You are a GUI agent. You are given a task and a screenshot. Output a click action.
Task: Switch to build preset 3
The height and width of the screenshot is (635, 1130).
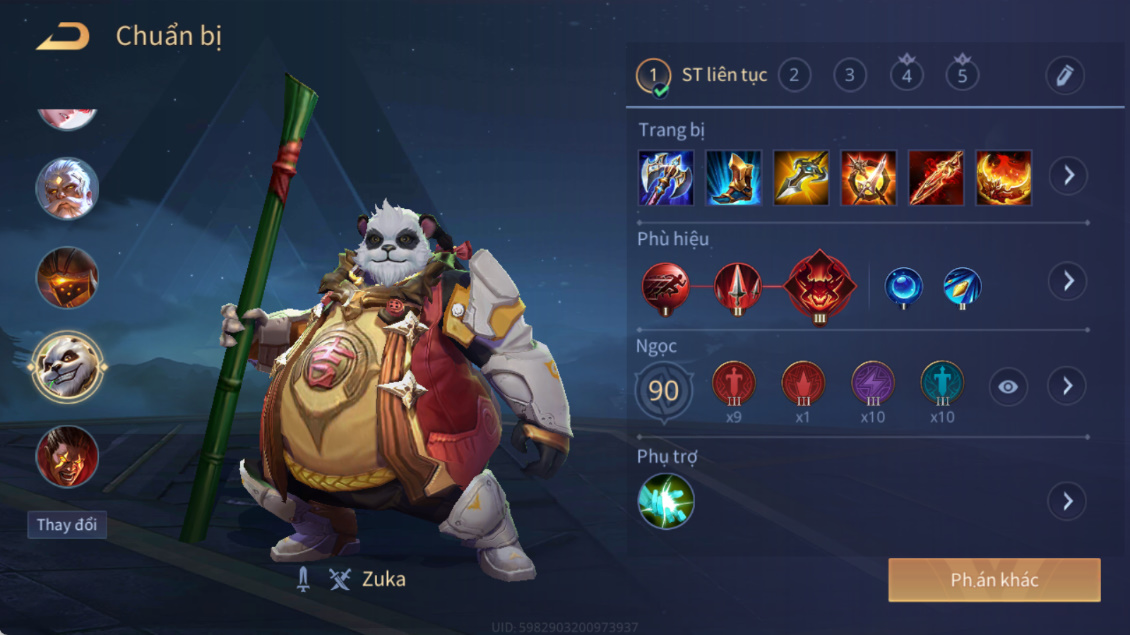[850, 75]
